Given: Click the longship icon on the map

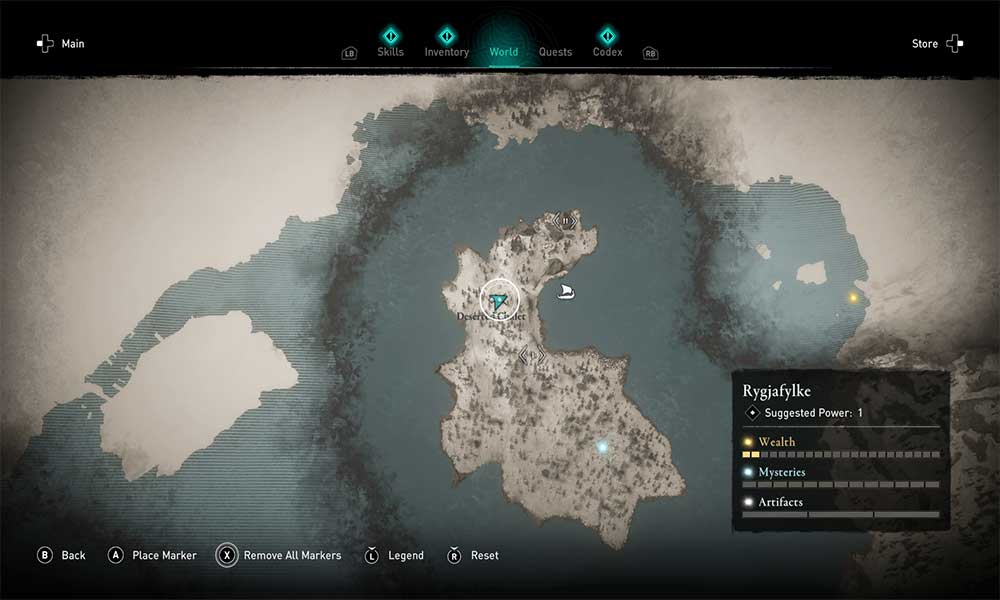Looking at the screenshot, I should point(566,292).
